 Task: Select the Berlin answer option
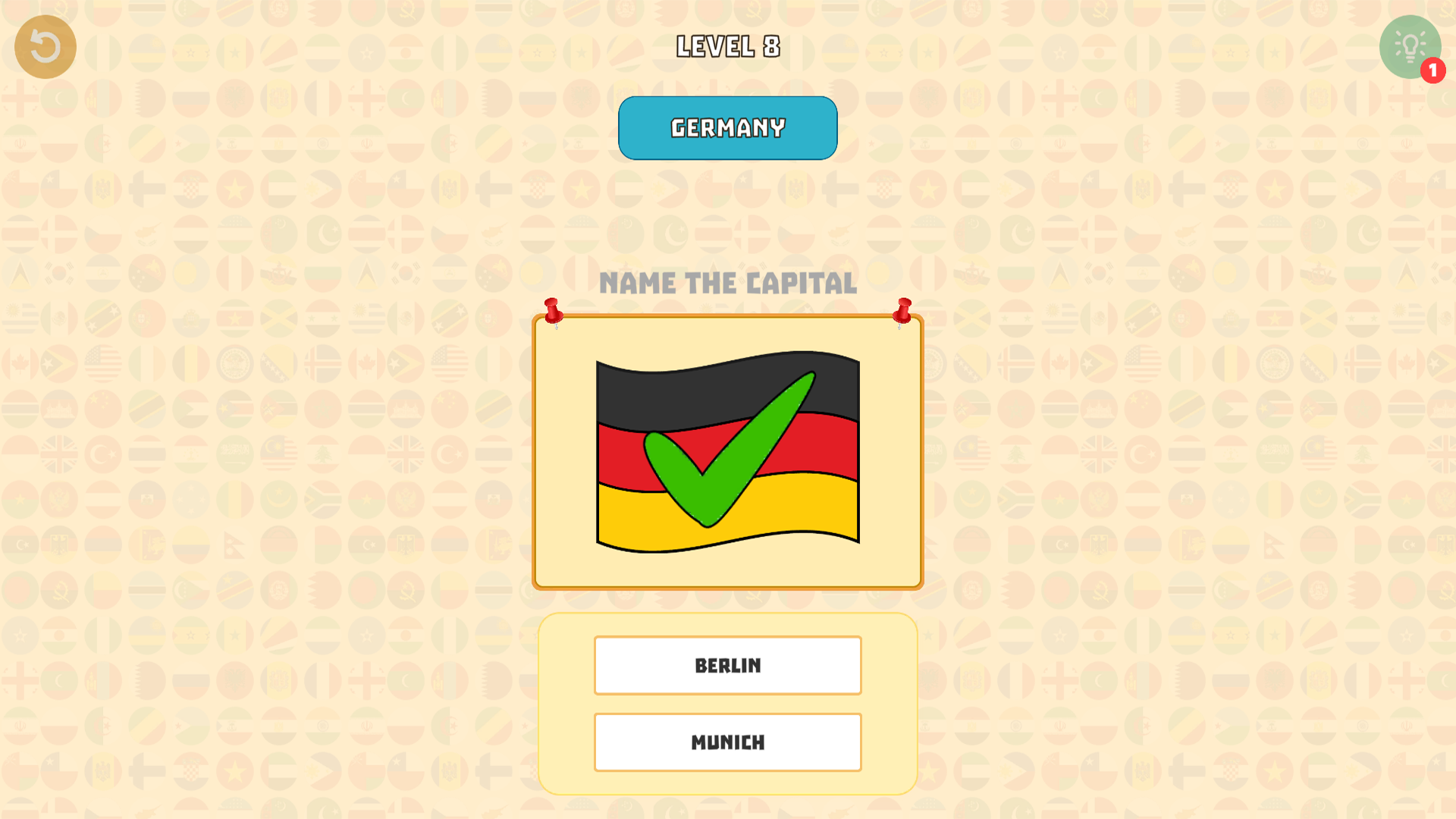[727, 665]
